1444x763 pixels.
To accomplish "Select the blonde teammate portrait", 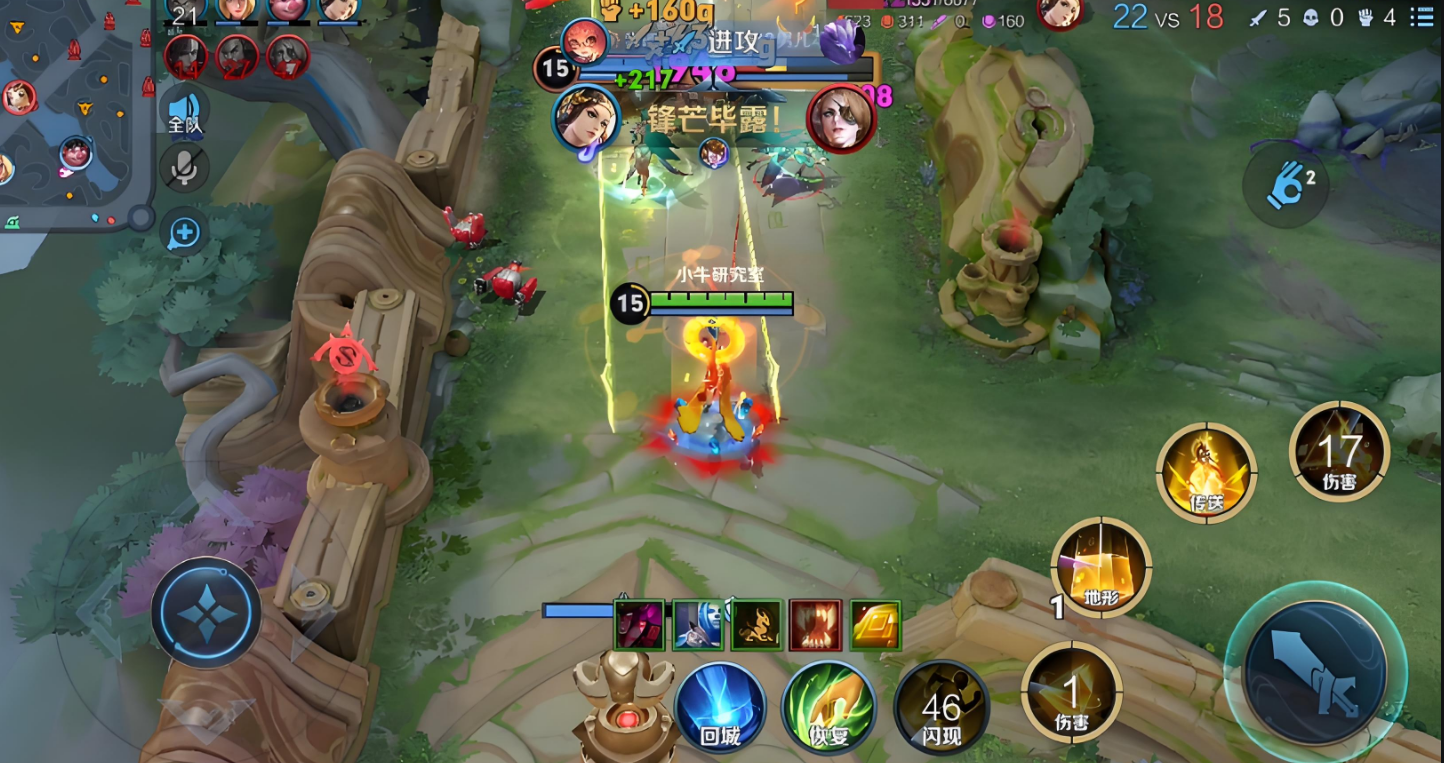I will tap(236, 8).
